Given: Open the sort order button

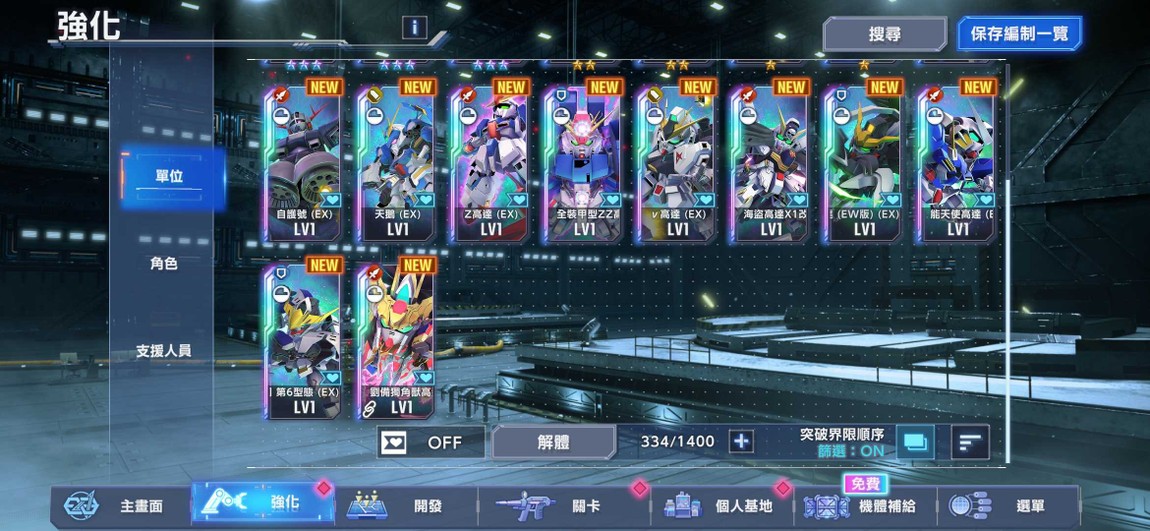Looking at the screenshot, I should (x=969, y=442).
